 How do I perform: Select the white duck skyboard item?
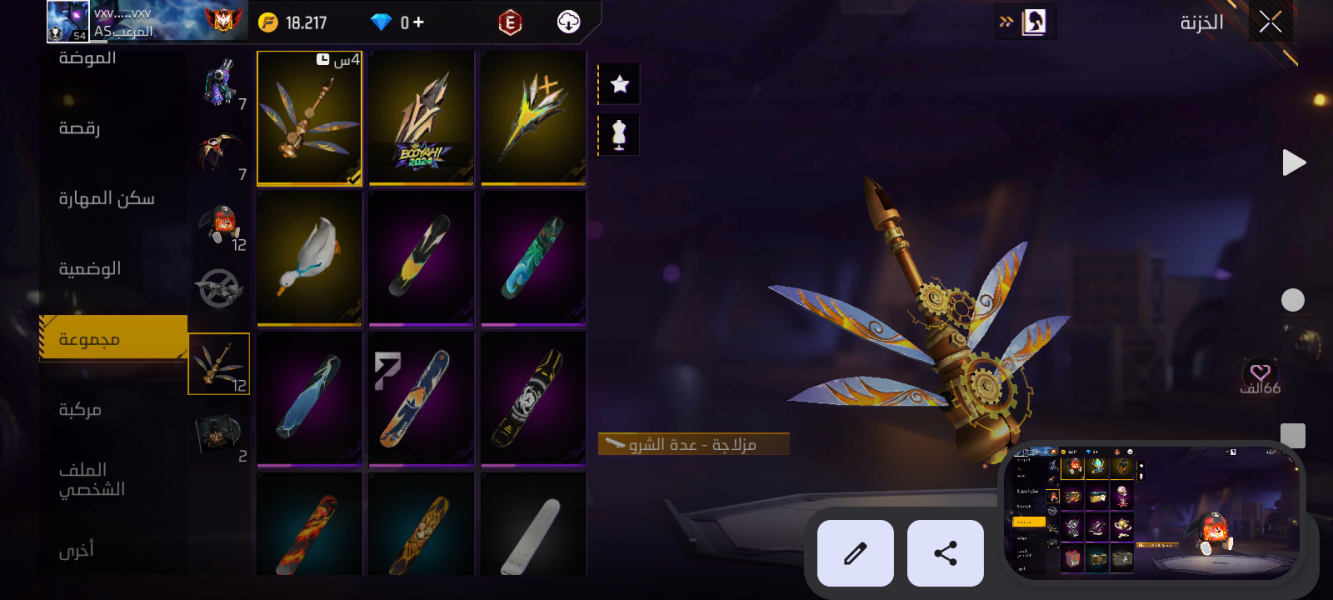point(309,257)
